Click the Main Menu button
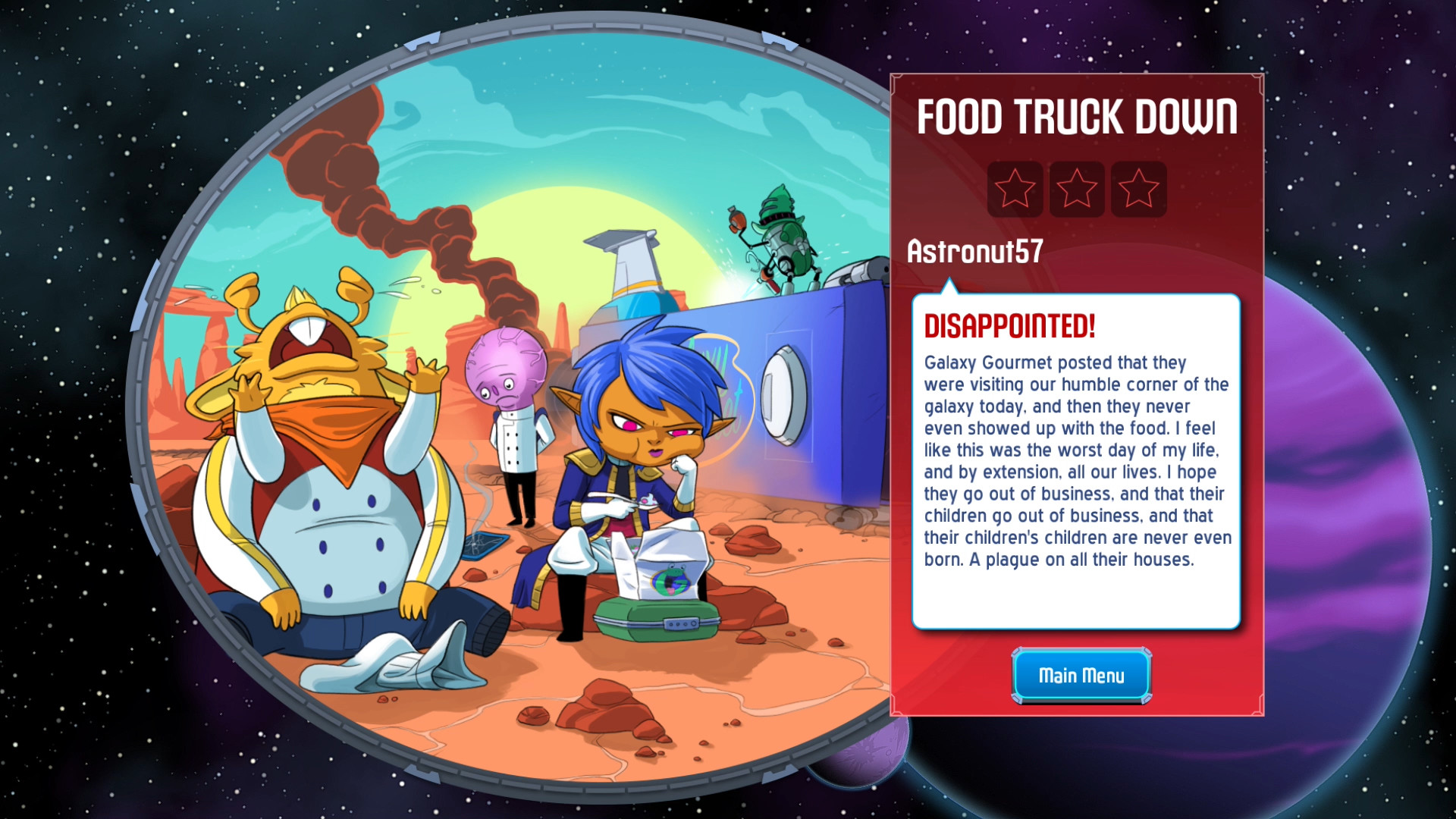Viewport: 1456px width, 819px height. [1080, 675]
